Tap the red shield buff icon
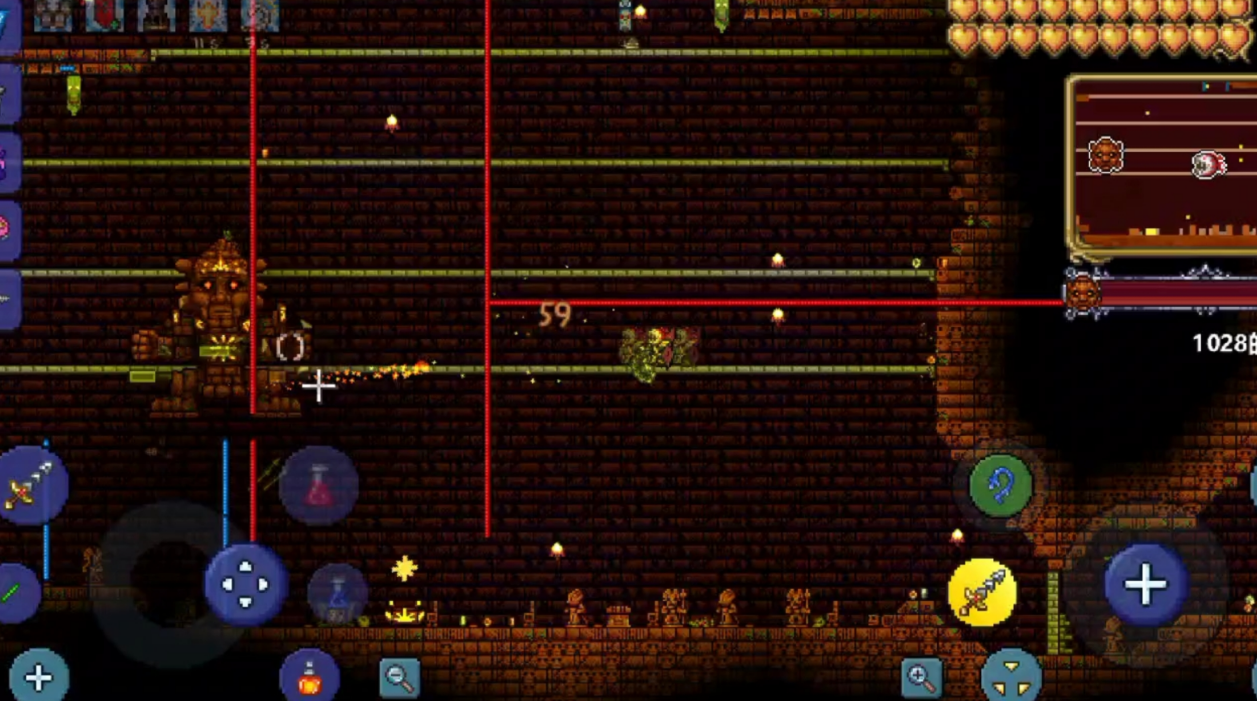Viewport: 1257px width, 701px height. [104, 14]
